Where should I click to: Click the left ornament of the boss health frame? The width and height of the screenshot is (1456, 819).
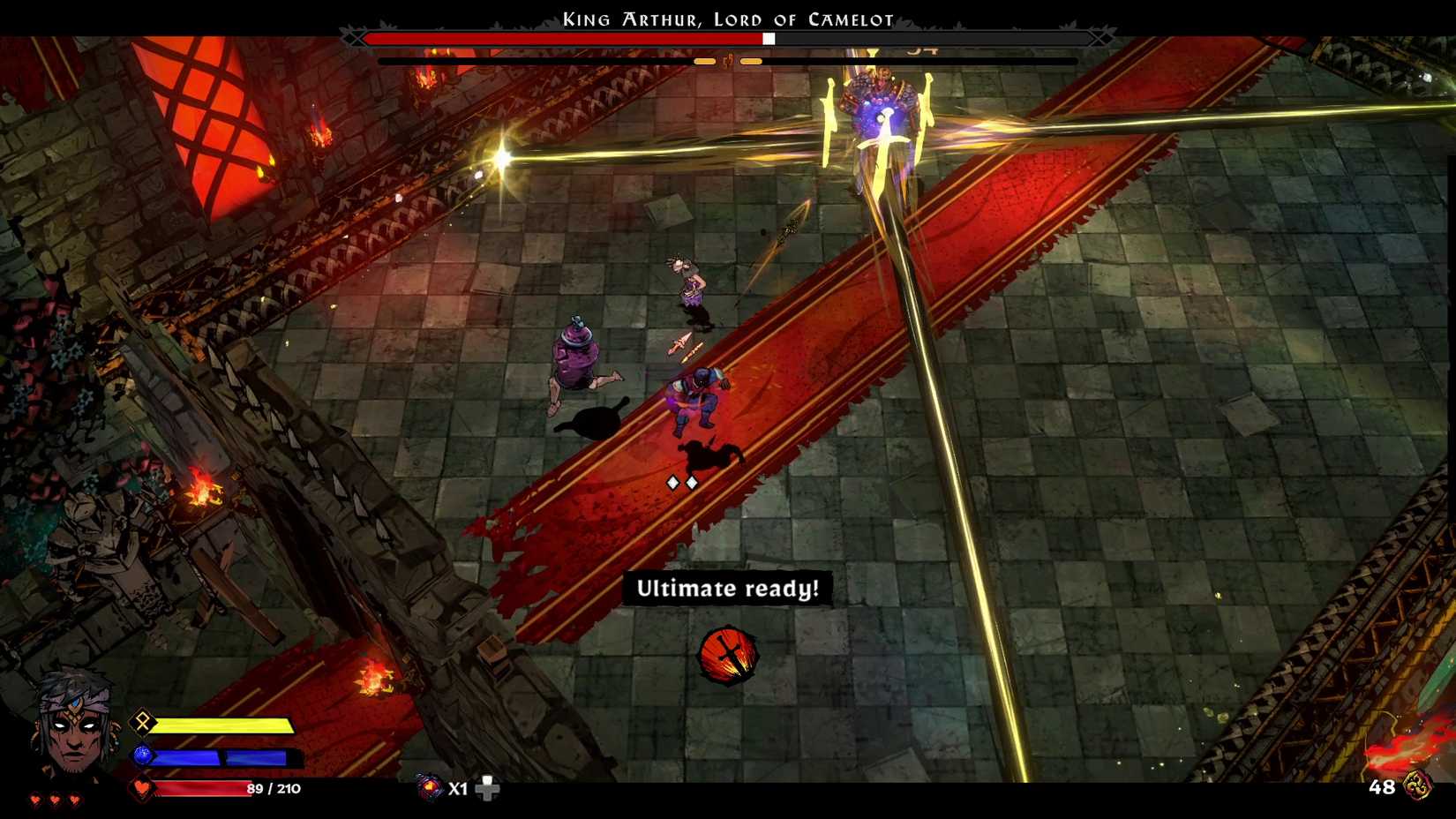(356, 39)
